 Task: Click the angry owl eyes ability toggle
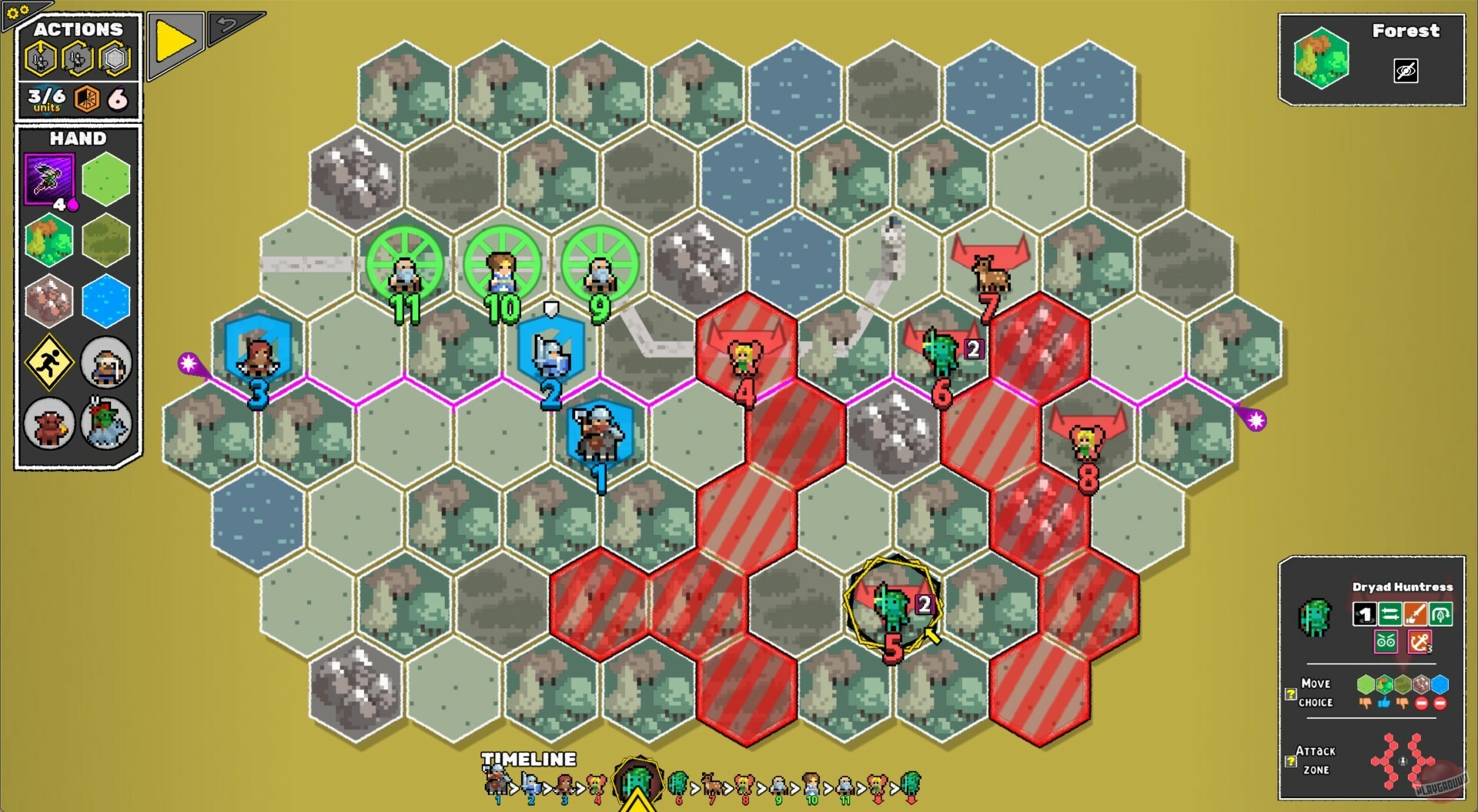click(x=1385, y=641)
